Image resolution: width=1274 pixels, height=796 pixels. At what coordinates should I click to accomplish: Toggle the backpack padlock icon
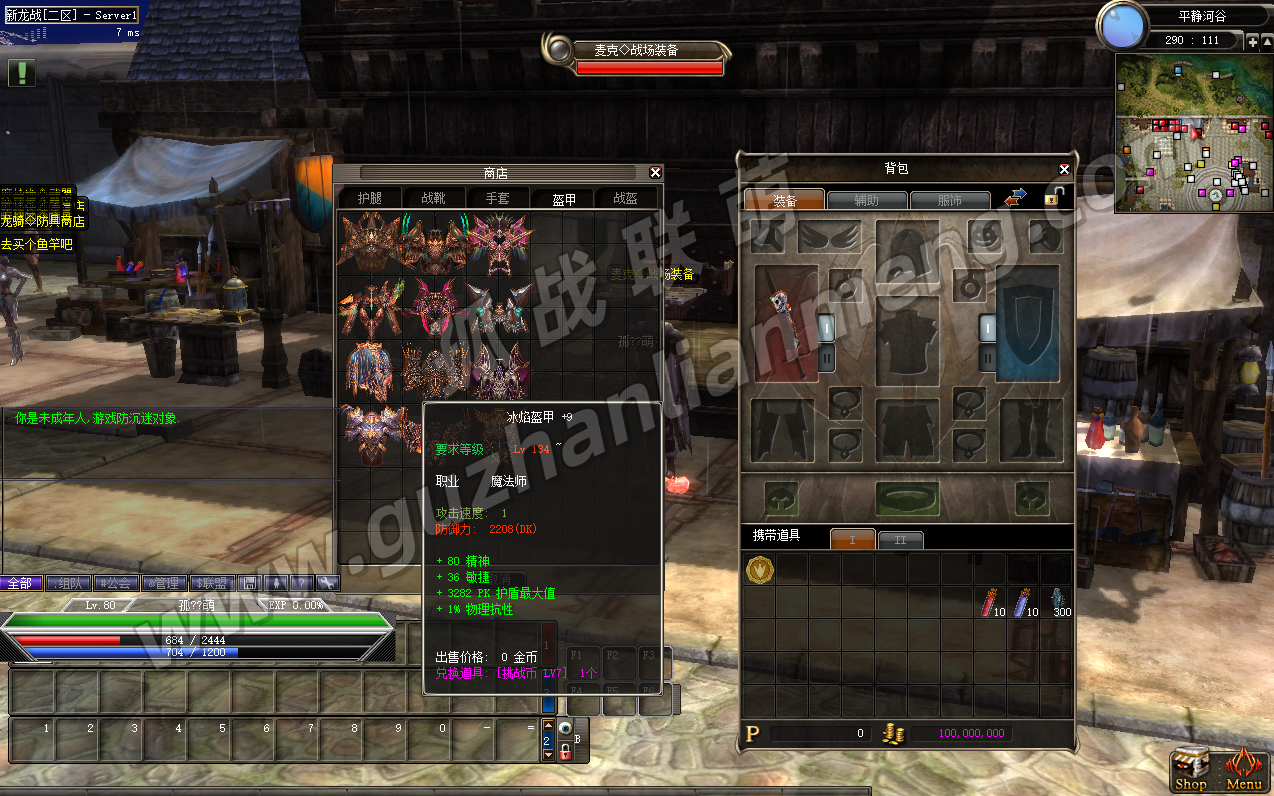[1052, 197]
